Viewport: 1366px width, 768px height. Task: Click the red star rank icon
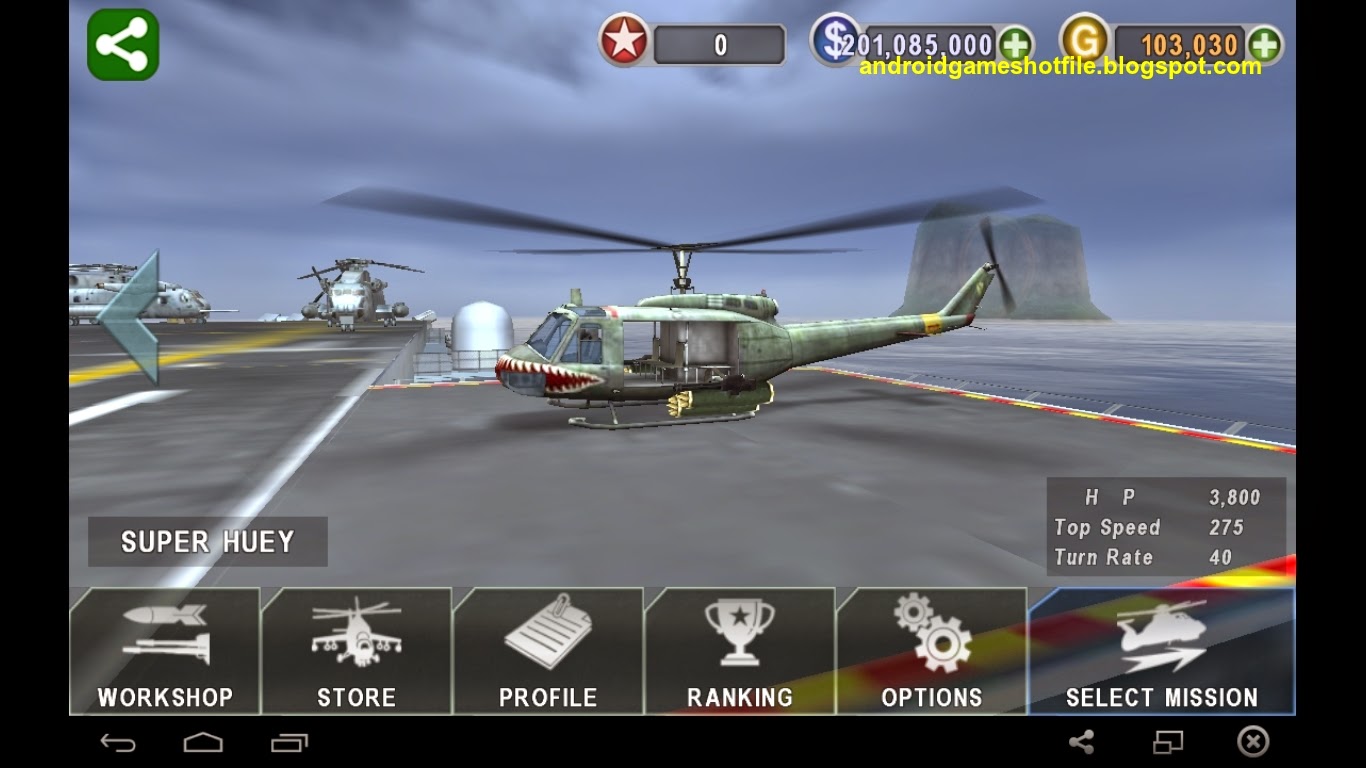(622, 41)
